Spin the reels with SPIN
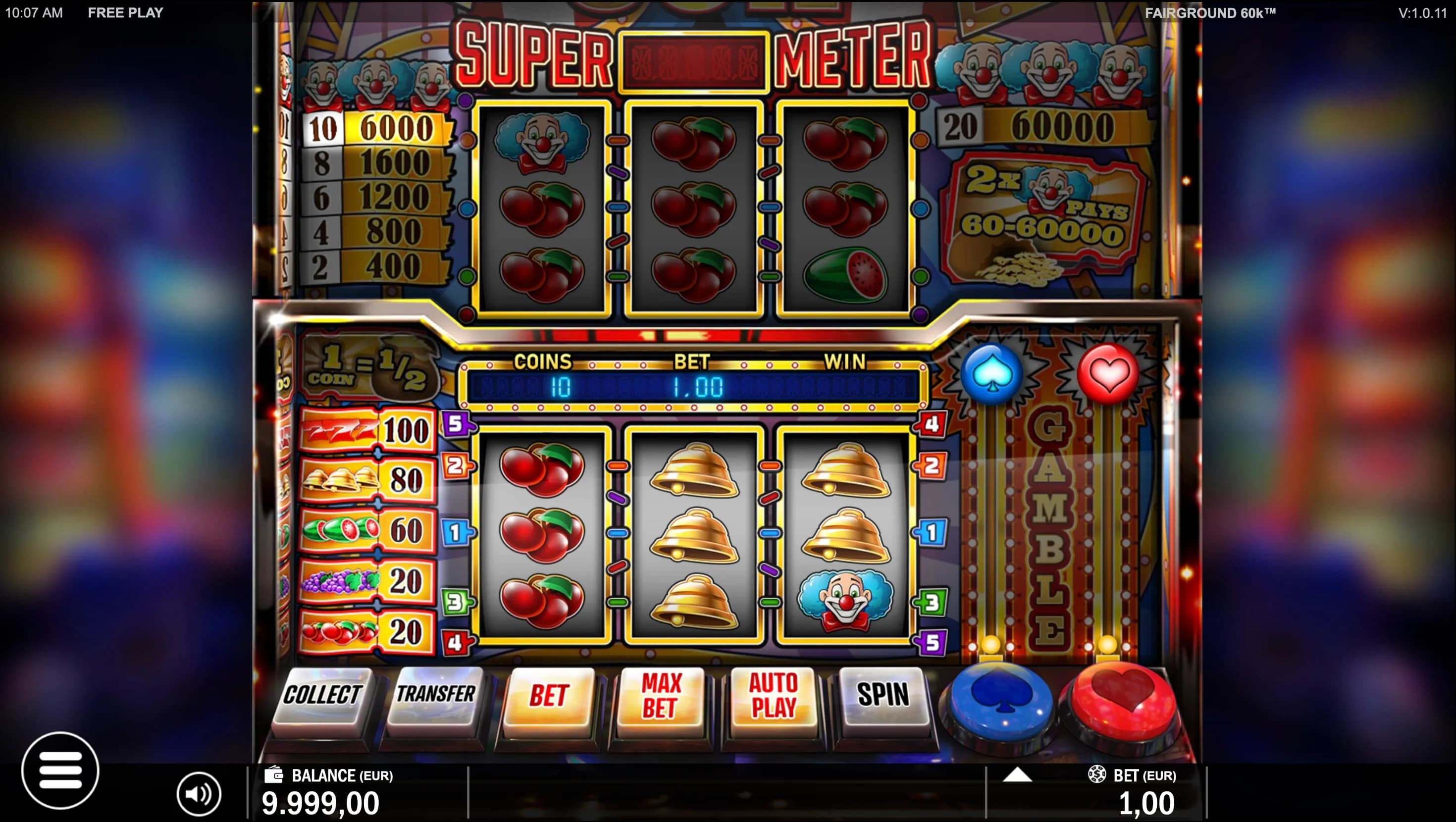1456x822 pixels. pos(883,695)
